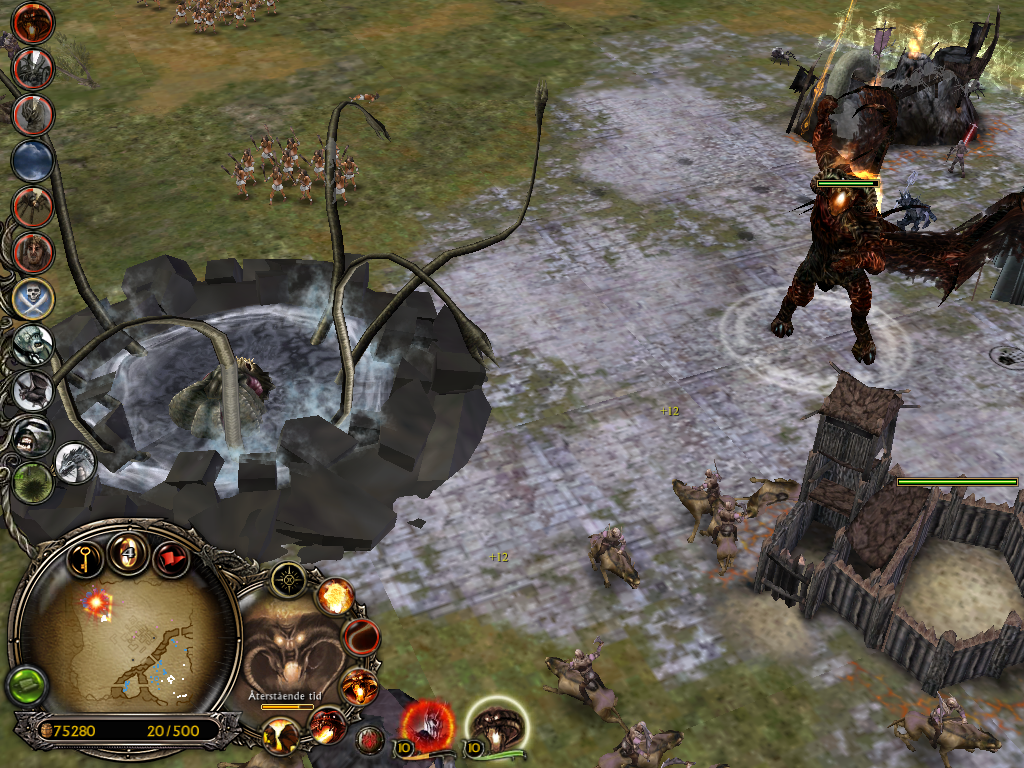This screenshot has width=1024, height=768.
Task: Use the Balrog fiery whip ability
Action: click(x=361, y=636)
